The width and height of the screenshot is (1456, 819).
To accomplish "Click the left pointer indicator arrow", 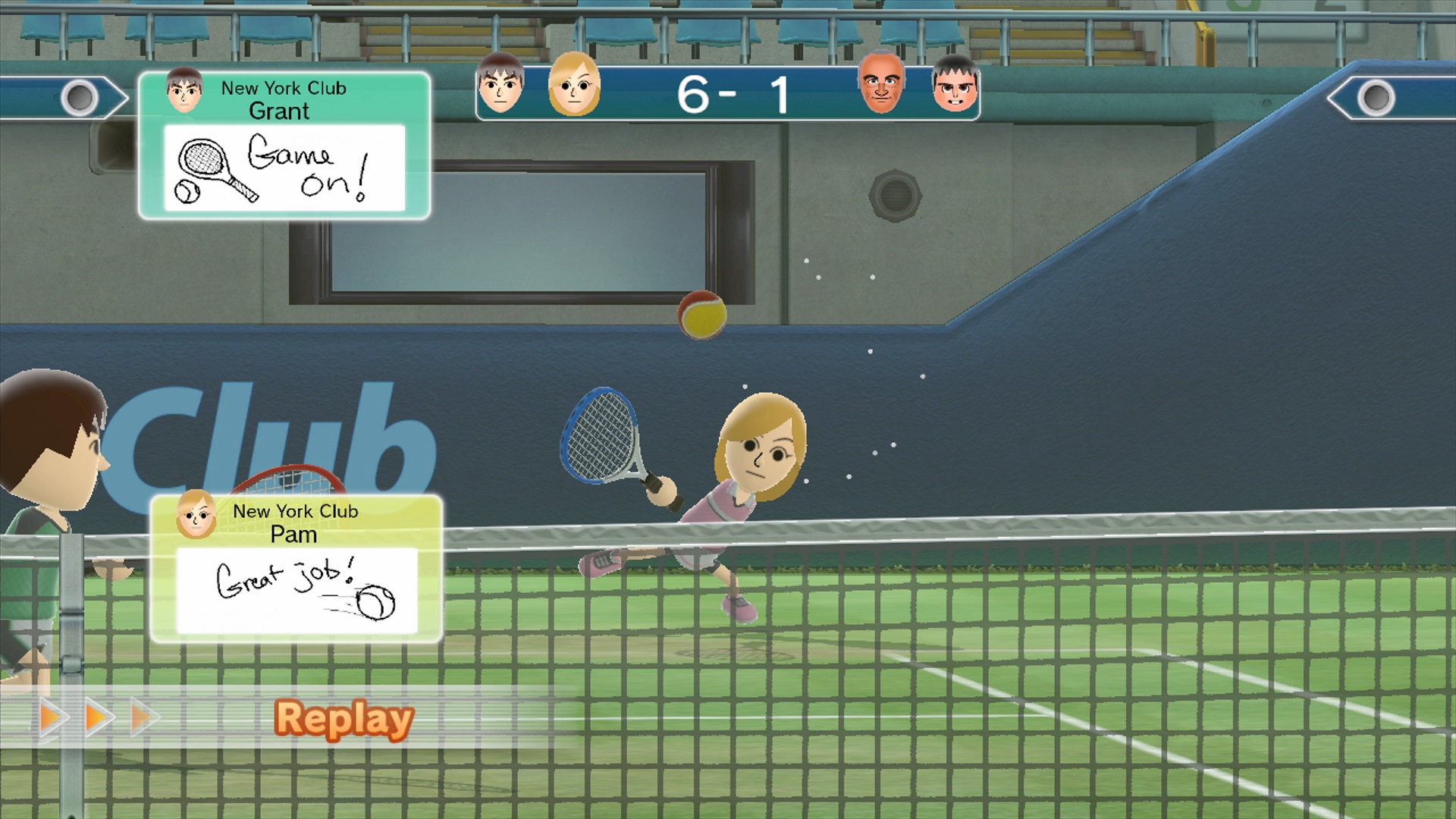I will pyautogui.click(x=80, y=96).
